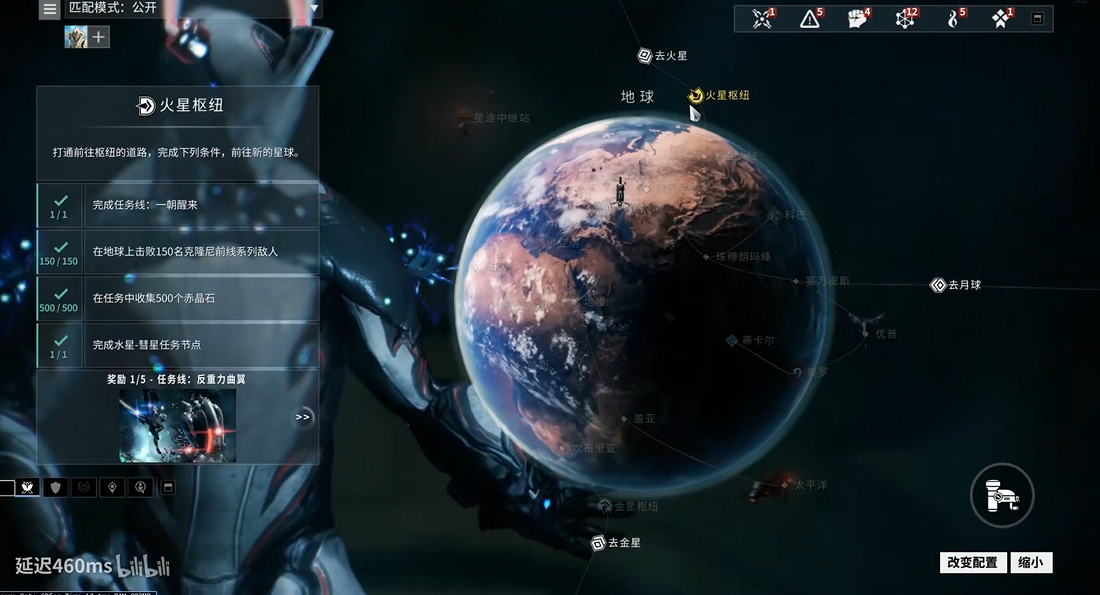
Task: Click the 缩小 zoom out button
Action: pyautogui.click(x=1030, y=563)
